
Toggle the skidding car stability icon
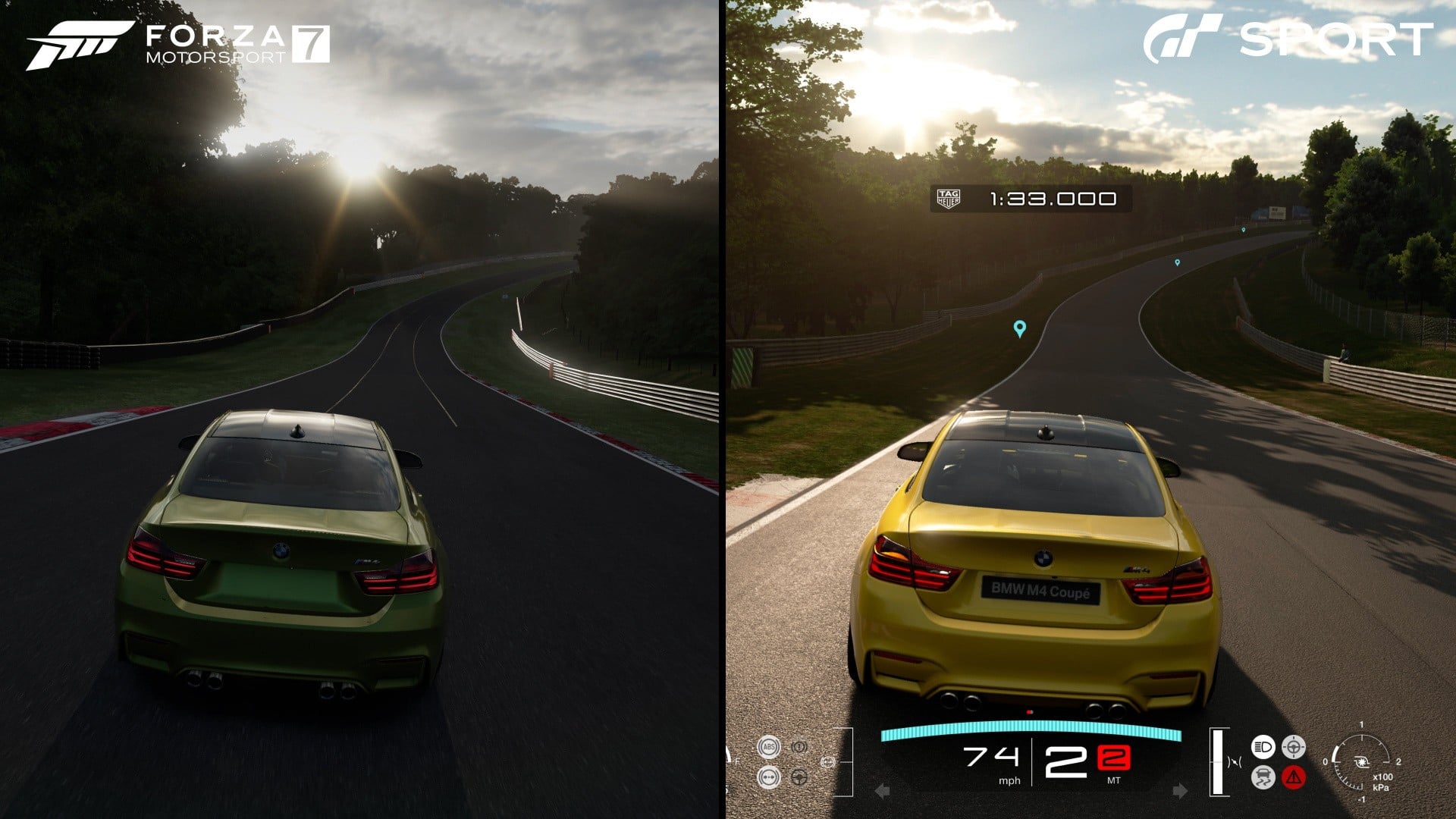tap(1263, 777)
